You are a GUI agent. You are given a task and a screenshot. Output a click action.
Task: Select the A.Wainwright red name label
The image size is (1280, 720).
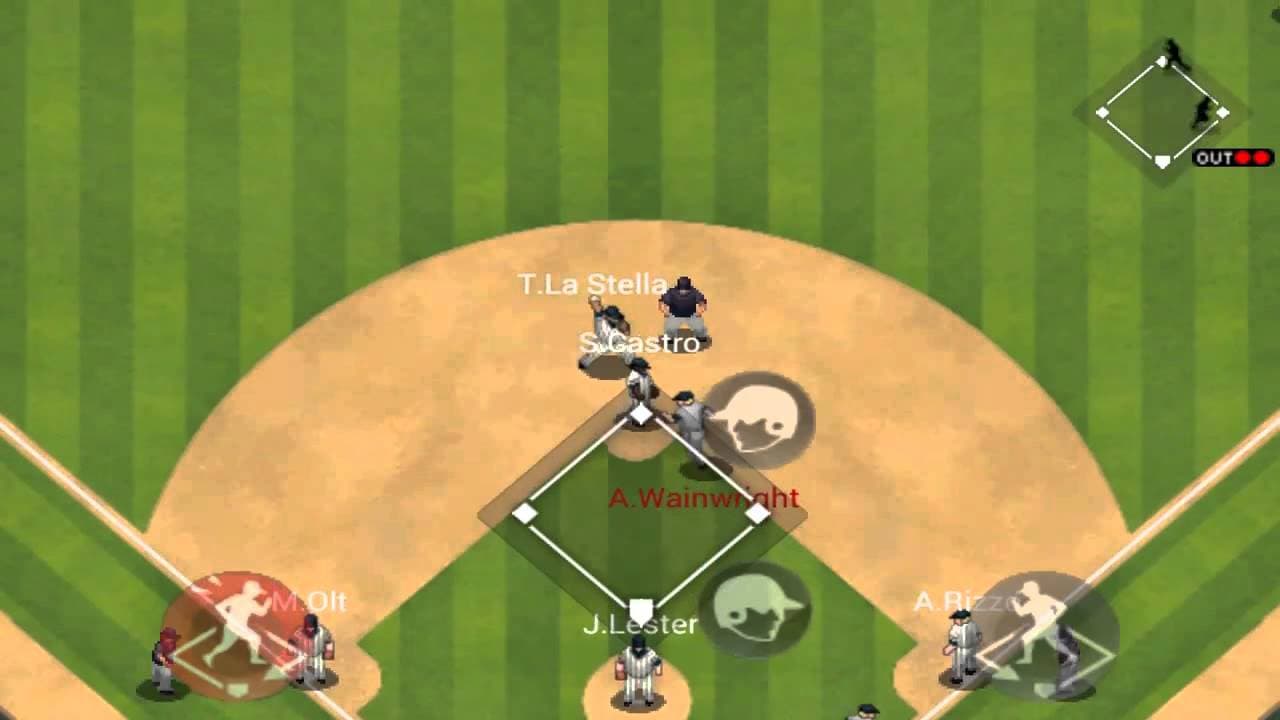pyautogui.click(x=703, y=497)
